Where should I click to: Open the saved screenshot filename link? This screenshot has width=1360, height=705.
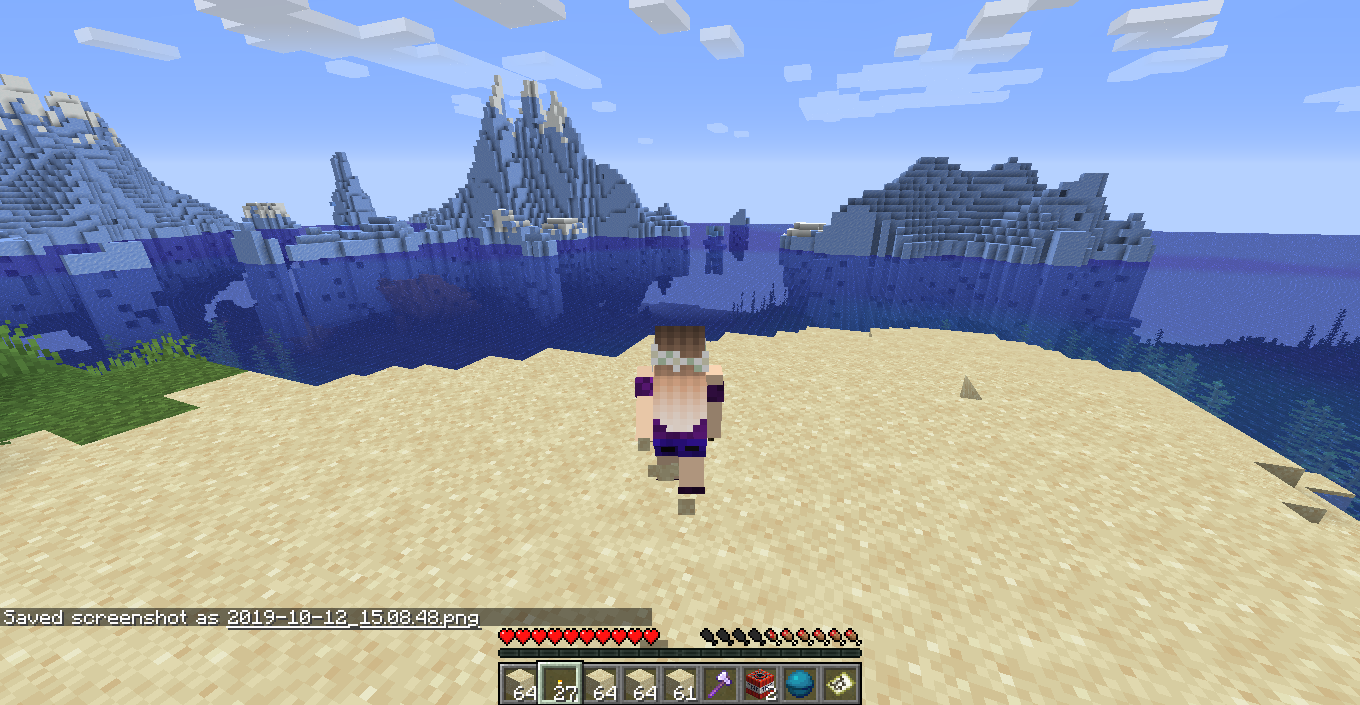[353, 618]
